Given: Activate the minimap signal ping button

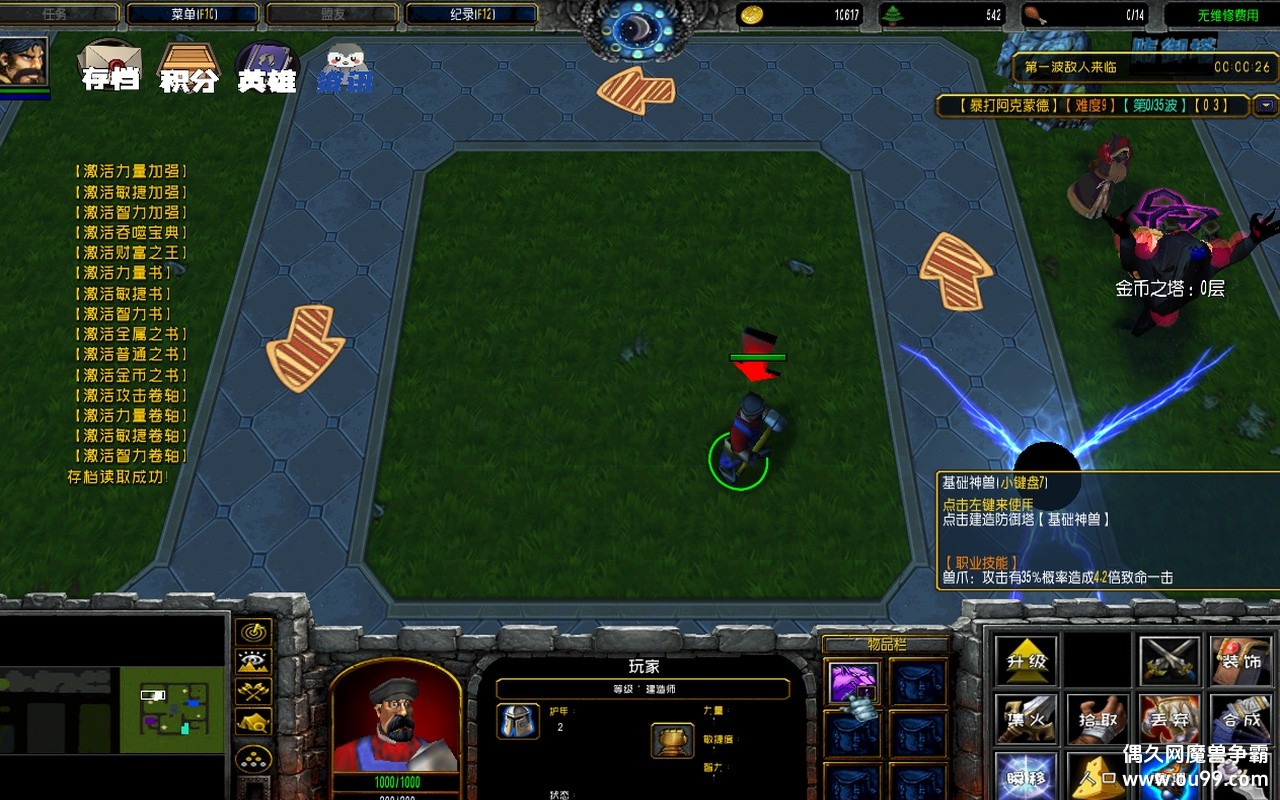Looking at the screenshot, I should pyautogui.click(x=254, y=632).
